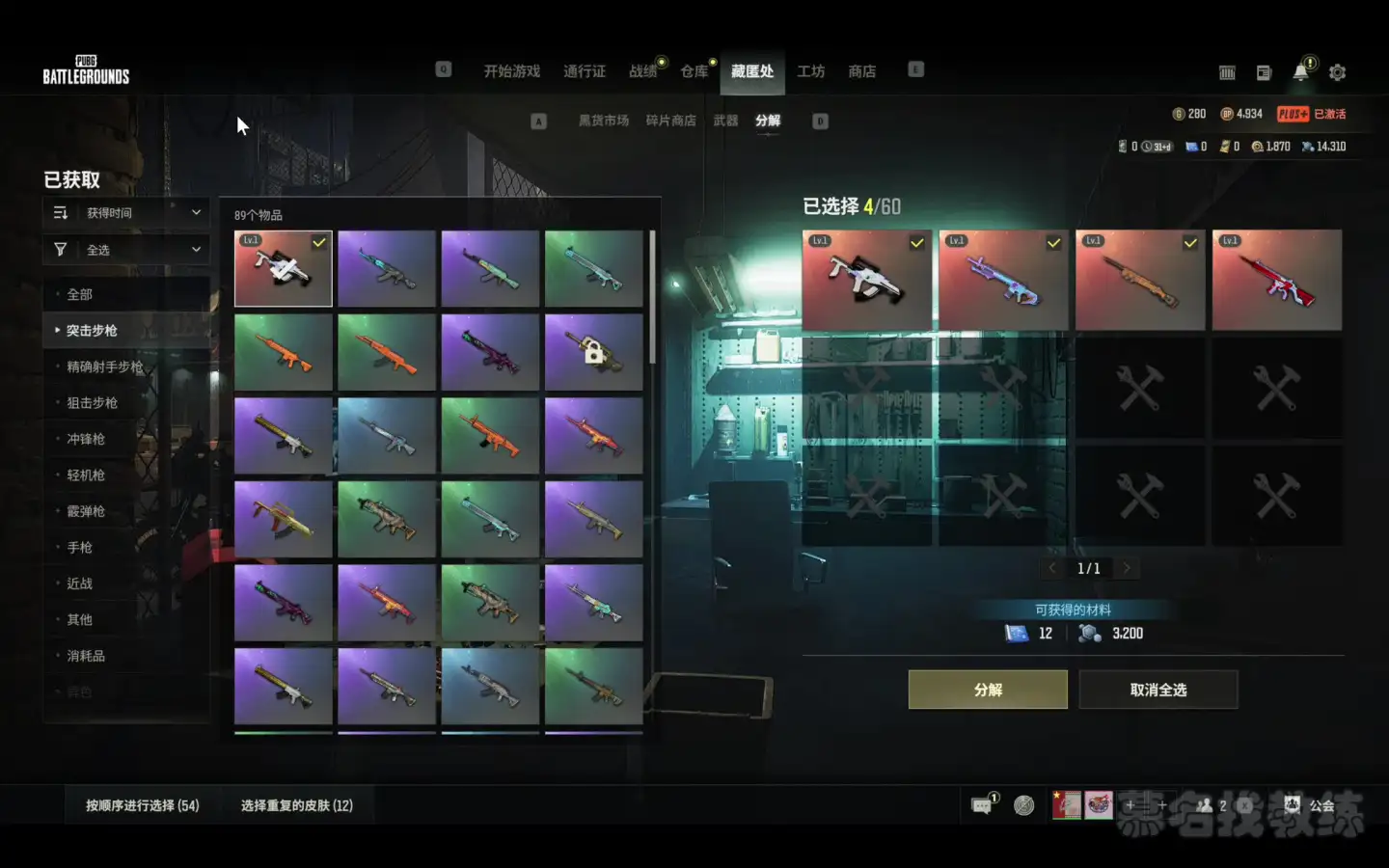
Task: Open the 全选 filter dropdown
Action: (127, 250)
